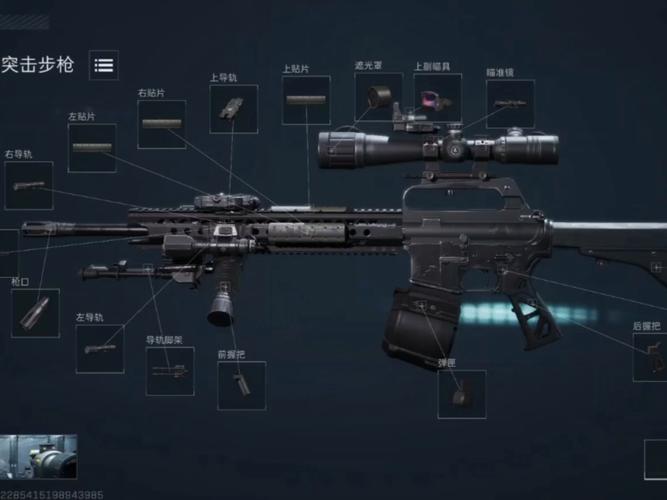Select the 上导轨 rail slot
The height and width of the screenshot is (500, 667).
(233, 109)
